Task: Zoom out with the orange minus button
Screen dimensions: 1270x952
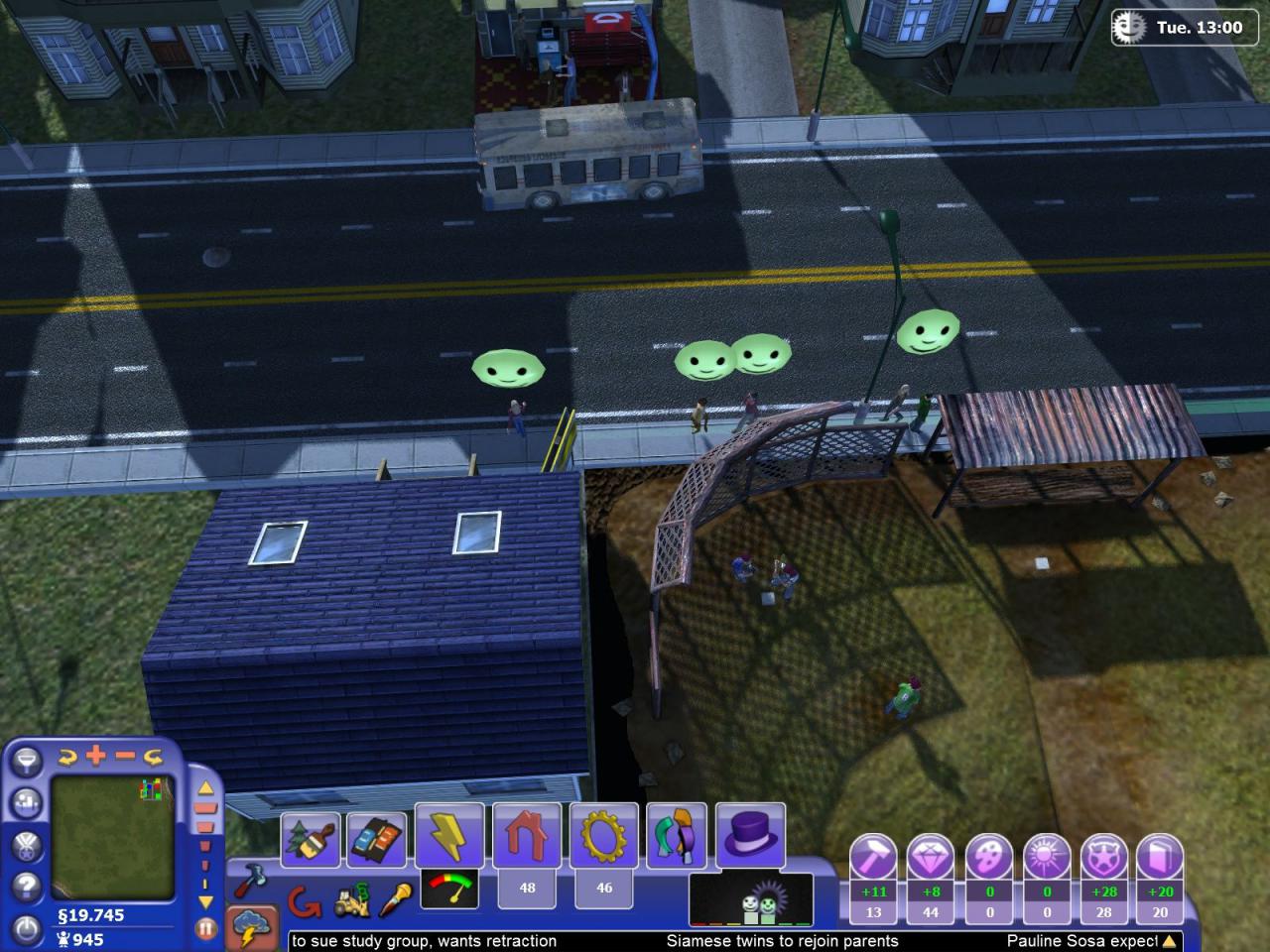Action: point(125,756)
